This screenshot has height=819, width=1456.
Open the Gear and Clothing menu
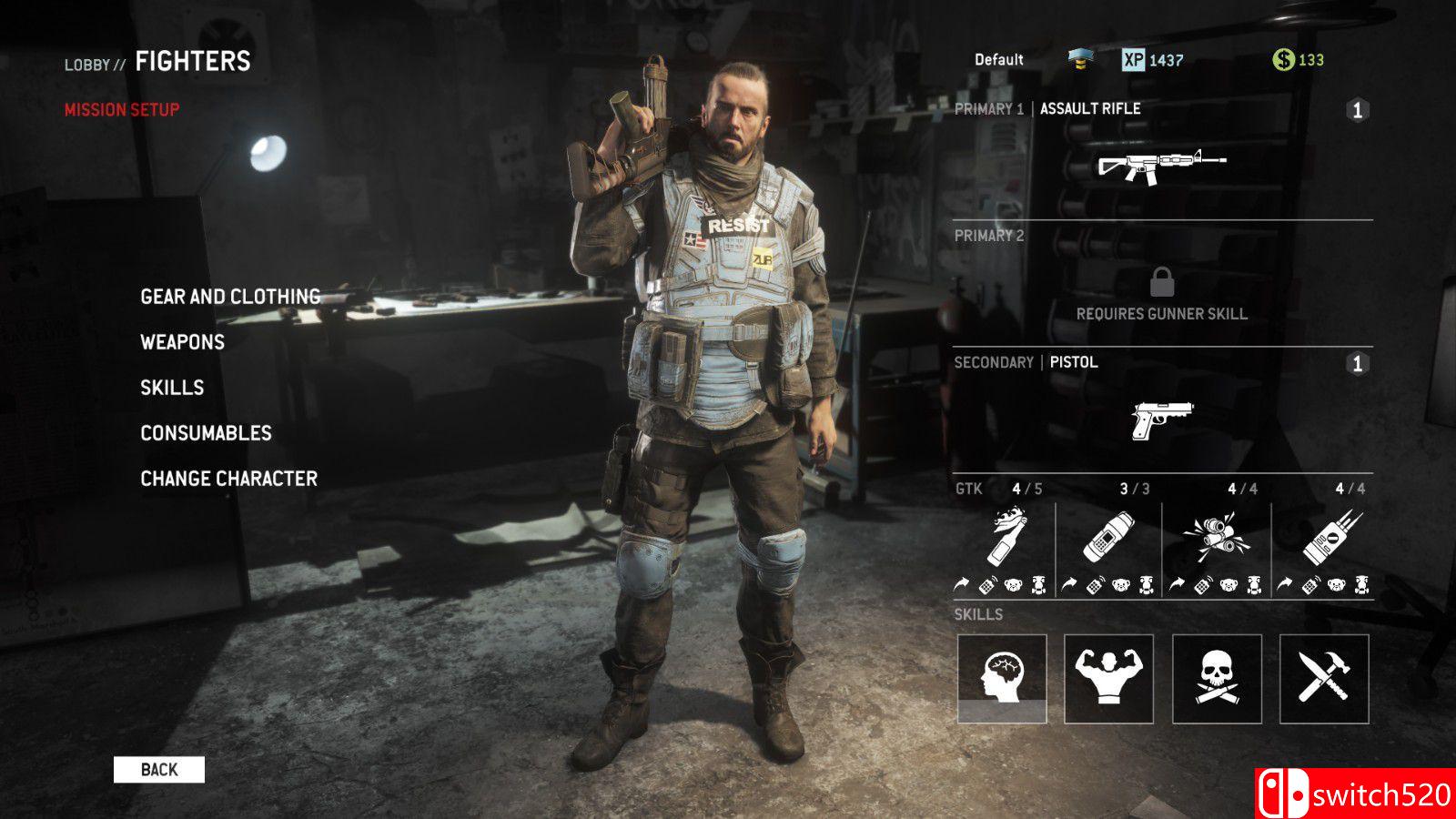(230, 297)
